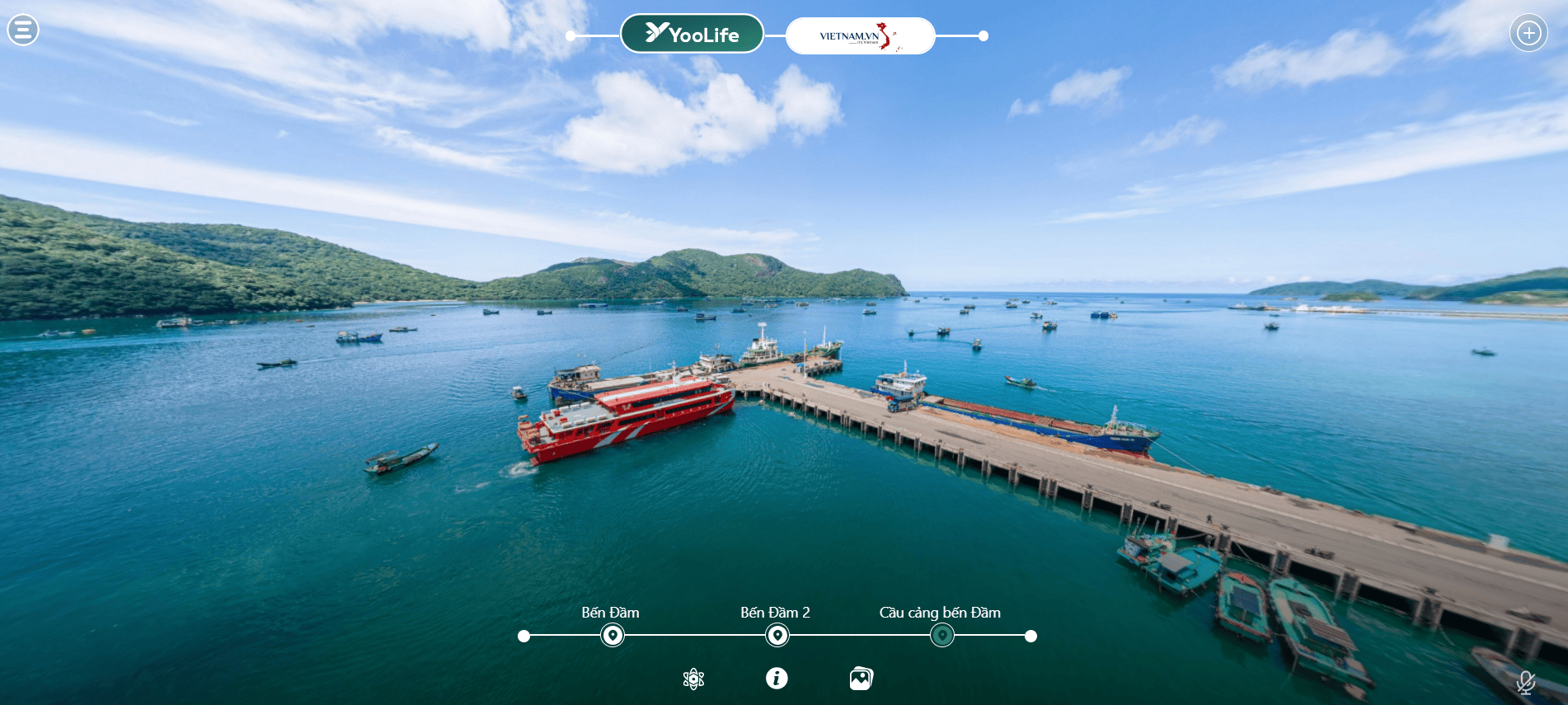This screenshot has width=1568, height=705.
Task: Activate the atom-shaped icon
Action: pyautogui.click(x=694, y=679)
